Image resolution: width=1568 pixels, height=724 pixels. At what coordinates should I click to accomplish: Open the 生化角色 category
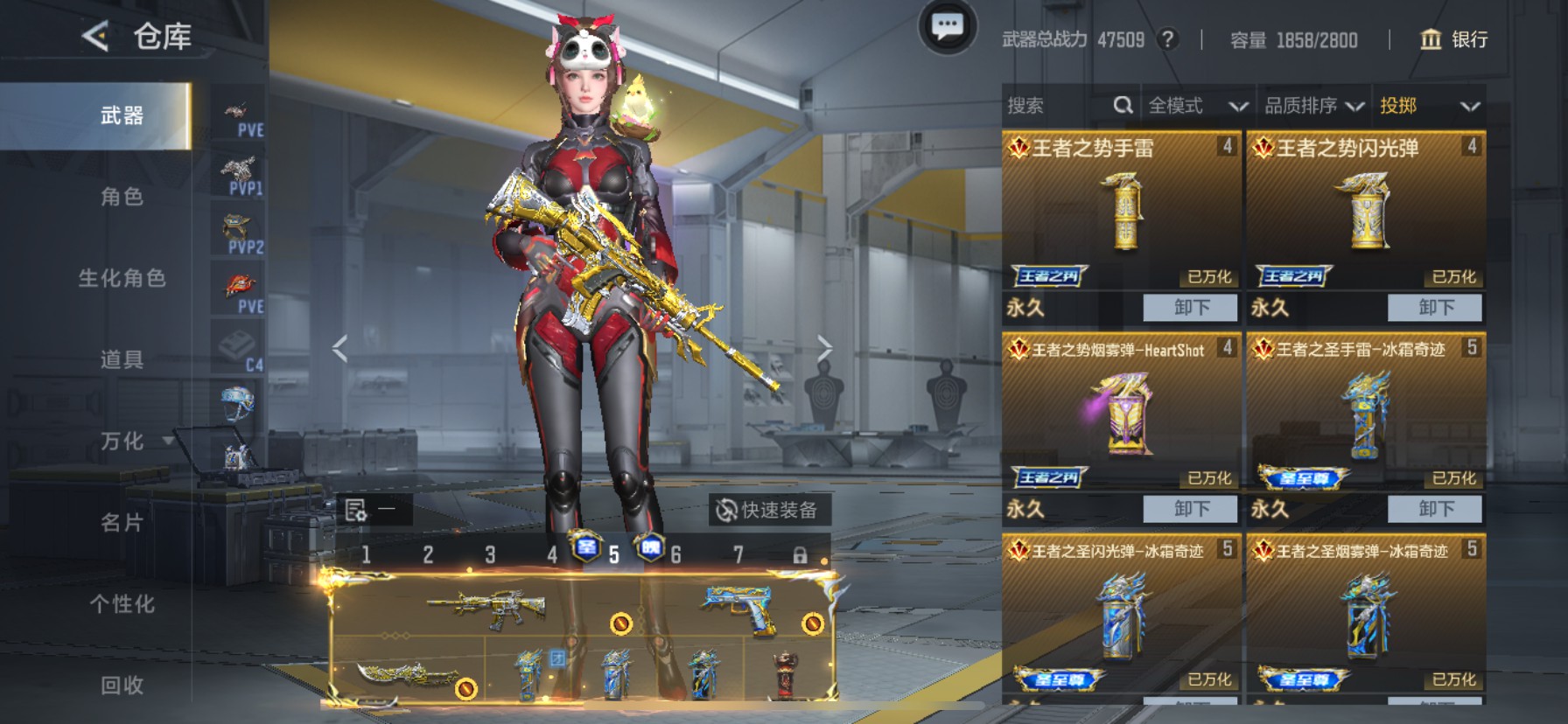[122, 278]
